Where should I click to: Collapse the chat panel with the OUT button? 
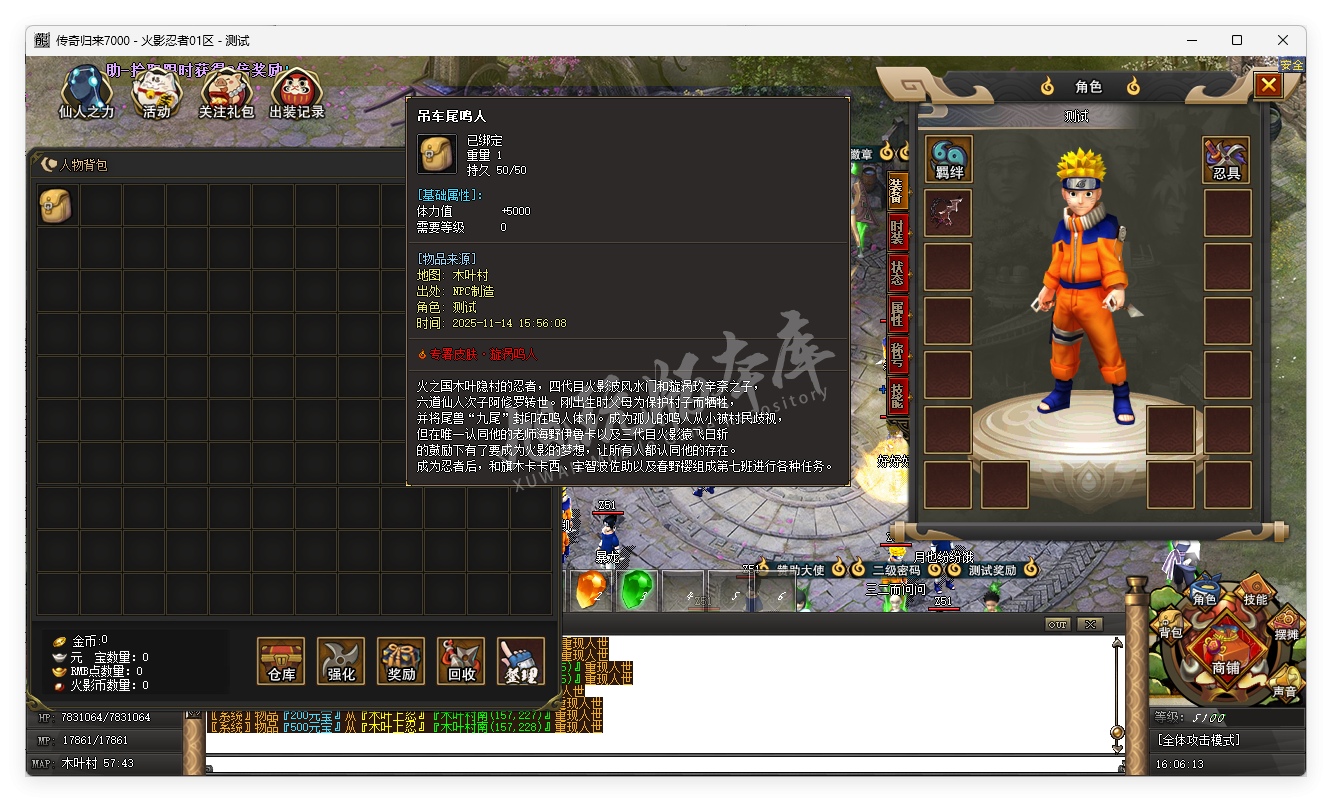(x=1060, y=623)
